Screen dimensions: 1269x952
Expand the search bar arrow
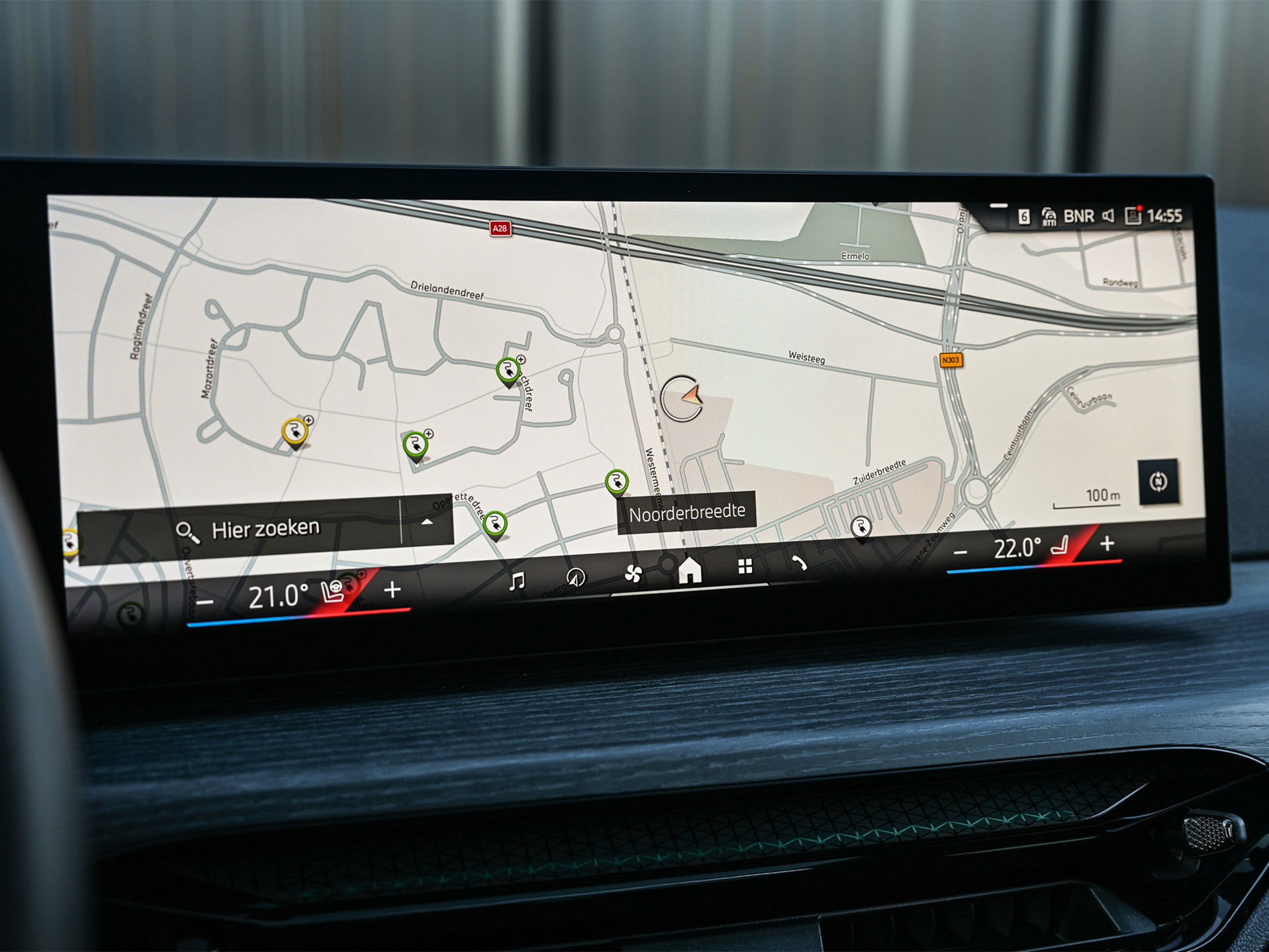pyautogui.click(x=427, y=522)
